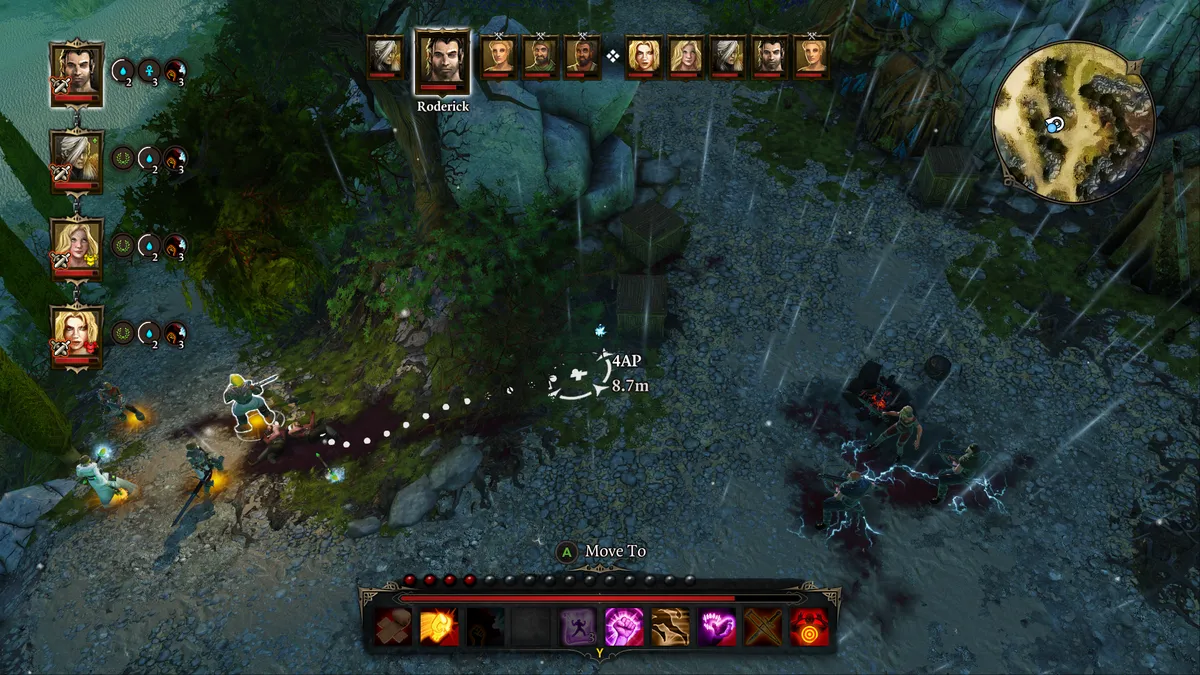
Task: Select the crossed daggers skill
Action: 763,627
